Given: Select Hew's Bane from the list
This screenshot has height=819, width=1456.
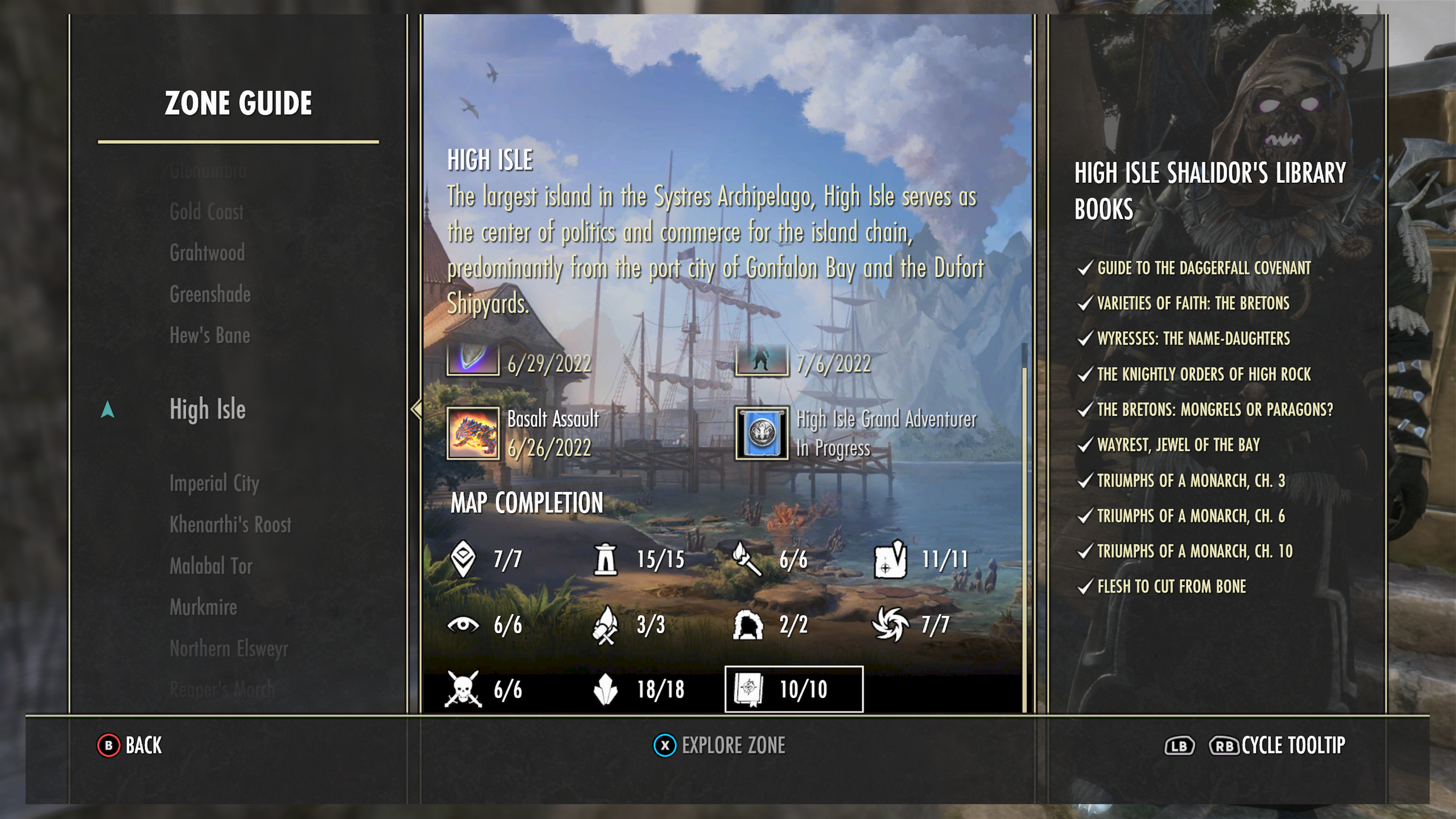Looking at the screenshot, I should [x=209, y=335].
